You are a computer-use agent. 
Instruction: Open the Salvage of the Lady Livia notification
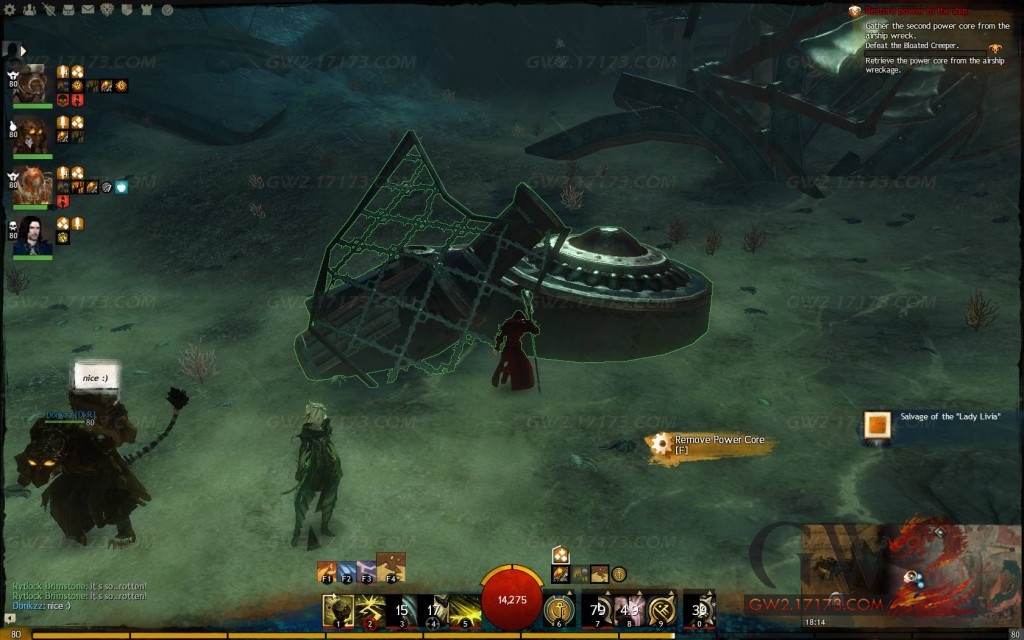(x=878, y=425)
